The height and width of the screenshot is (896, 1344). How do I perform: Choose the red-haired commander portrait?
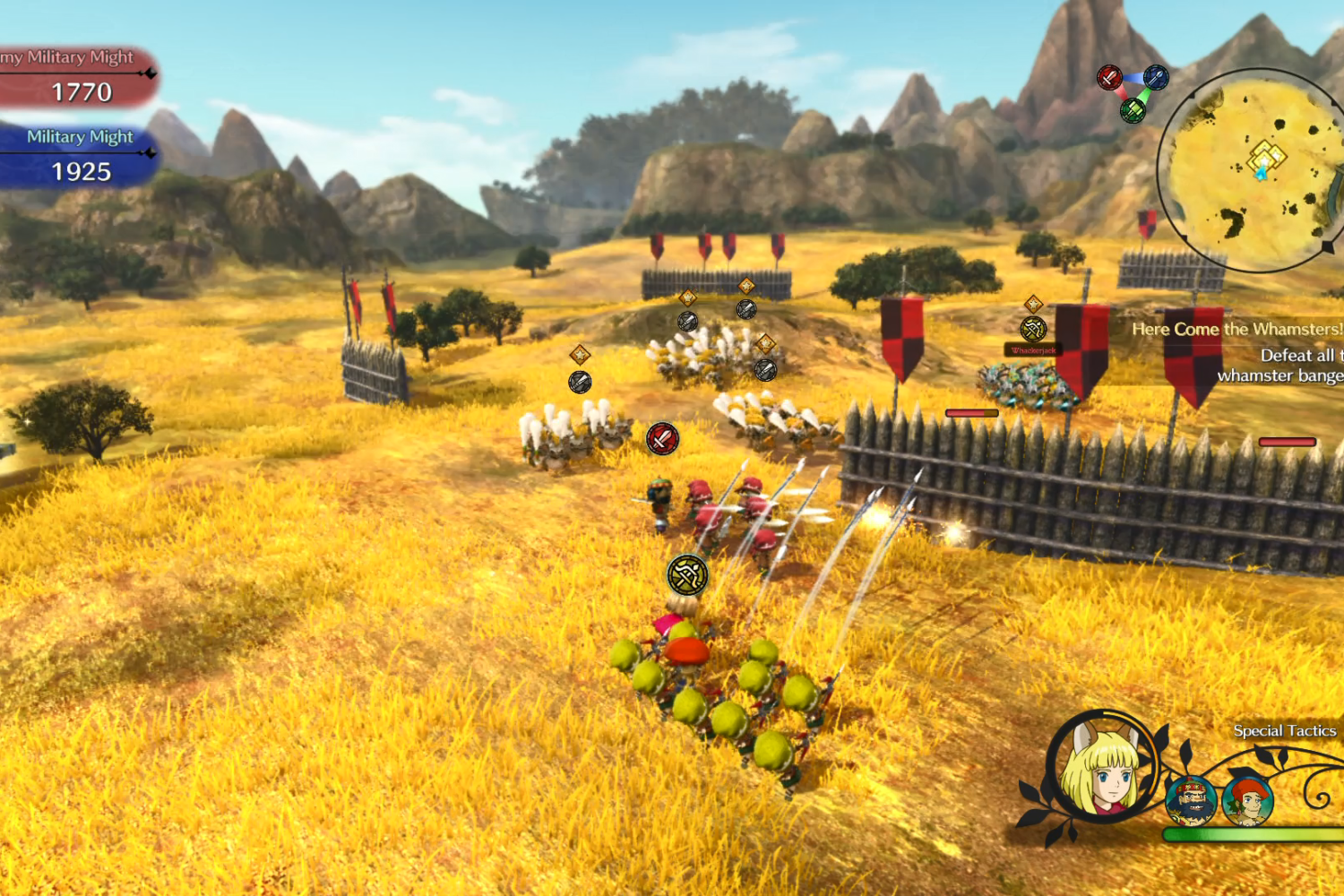point(1247,800)
